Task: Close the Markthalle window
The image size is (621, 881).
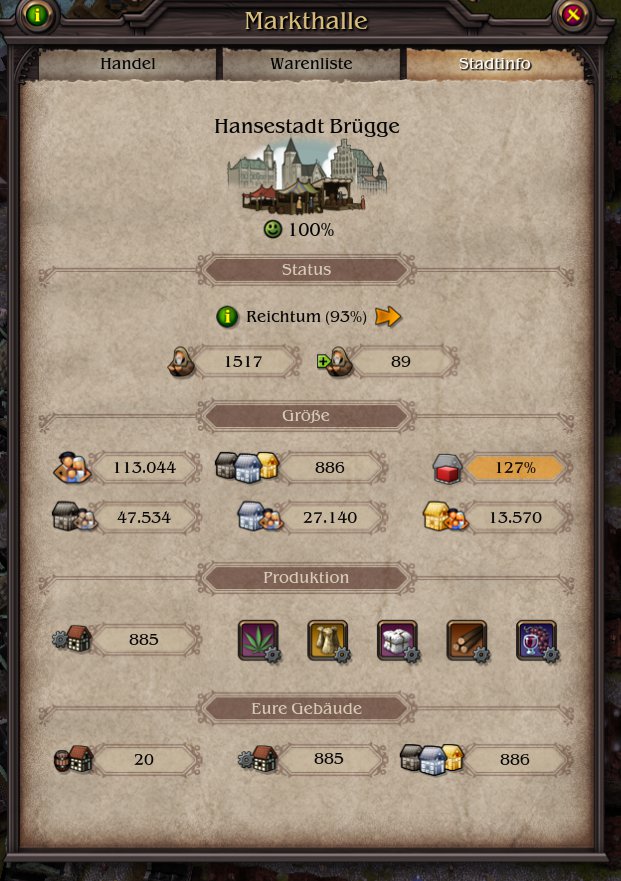Action: point(572,15)
